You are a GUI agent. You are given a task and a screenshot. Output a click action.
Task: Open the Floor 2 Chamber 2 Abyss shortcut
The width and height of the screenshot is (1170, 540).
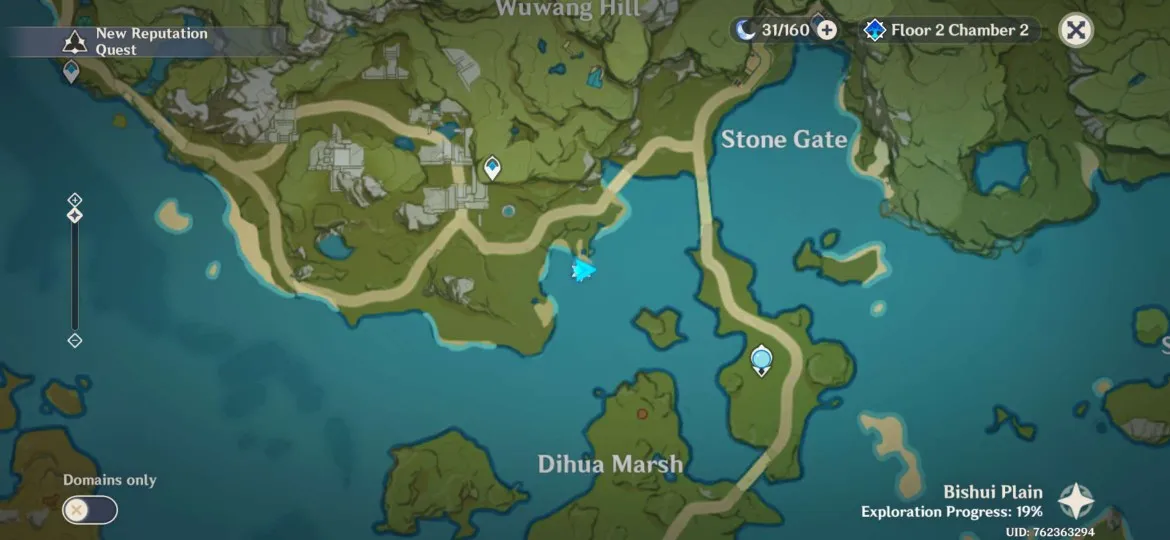tap(948, 30)
